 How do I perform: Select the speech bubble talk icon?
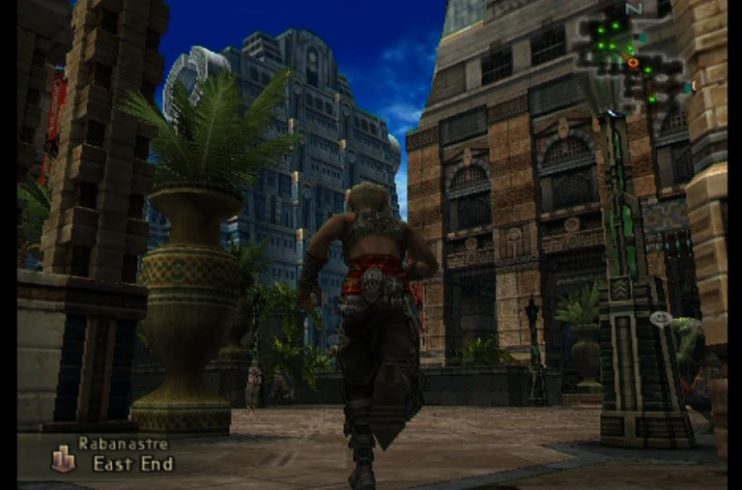660,318
